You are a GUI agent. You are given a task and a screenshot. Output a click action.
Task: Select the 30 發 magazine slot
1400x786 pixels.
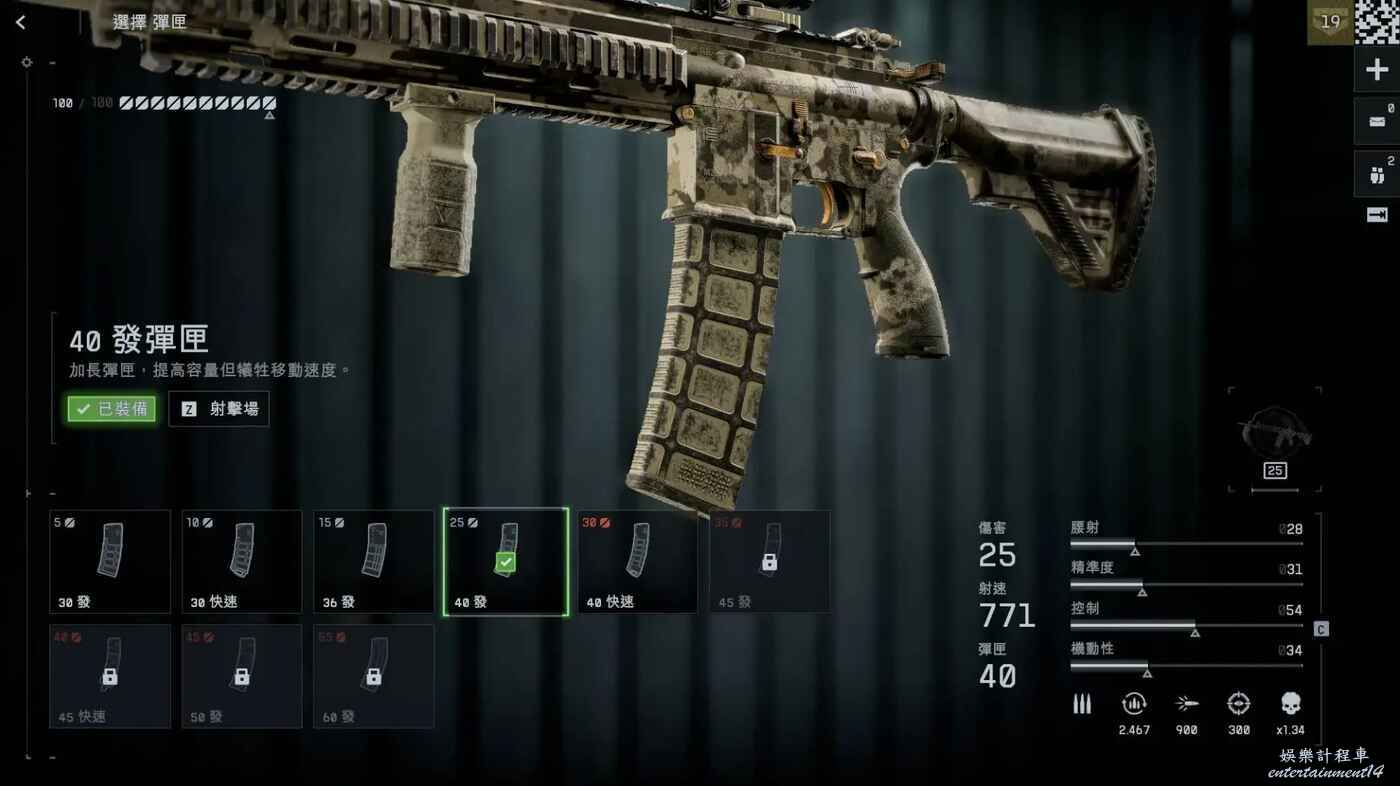(110, 561)
